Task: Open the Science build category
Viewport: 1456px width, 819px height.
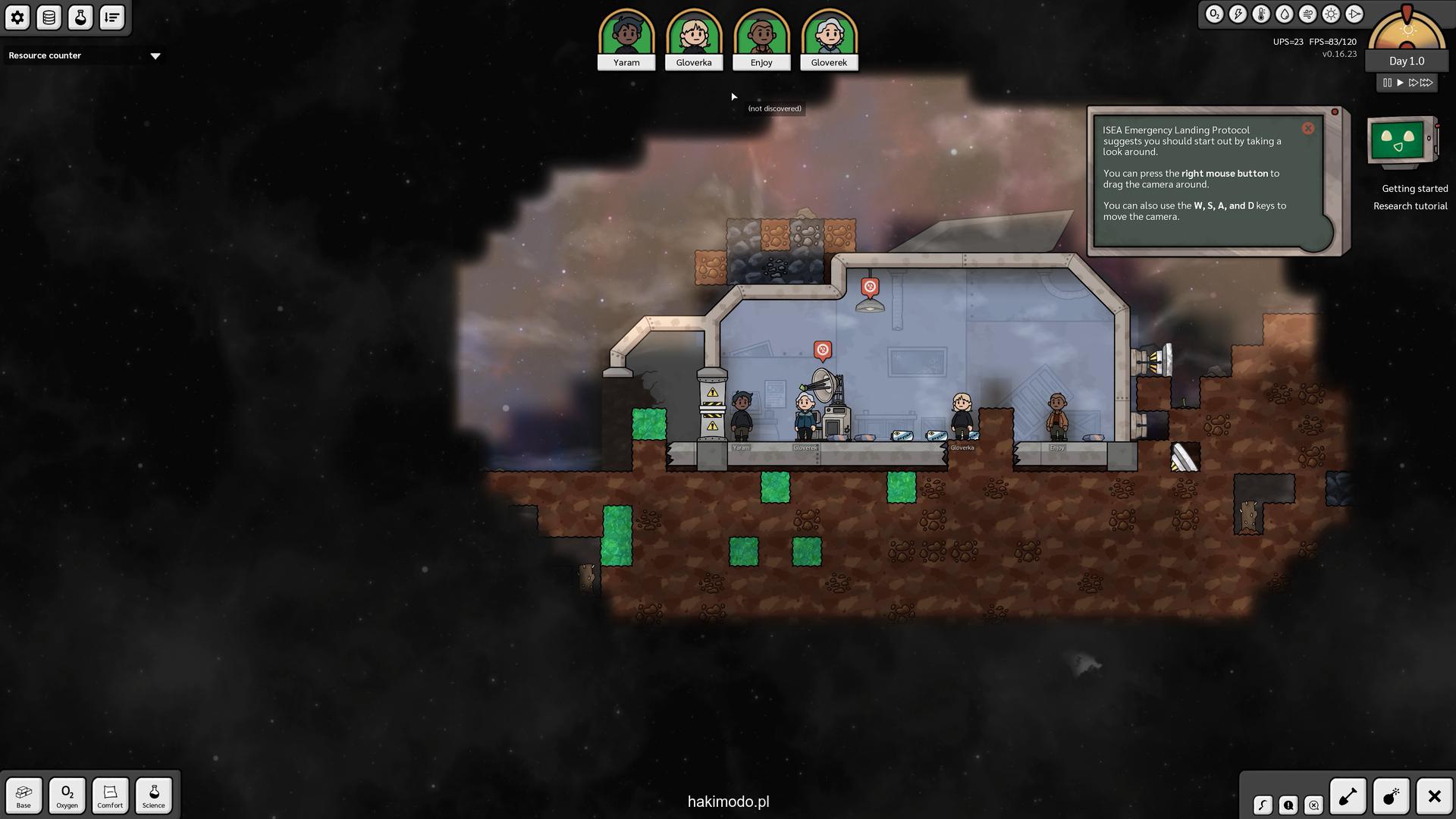Action: click(153, 795)
